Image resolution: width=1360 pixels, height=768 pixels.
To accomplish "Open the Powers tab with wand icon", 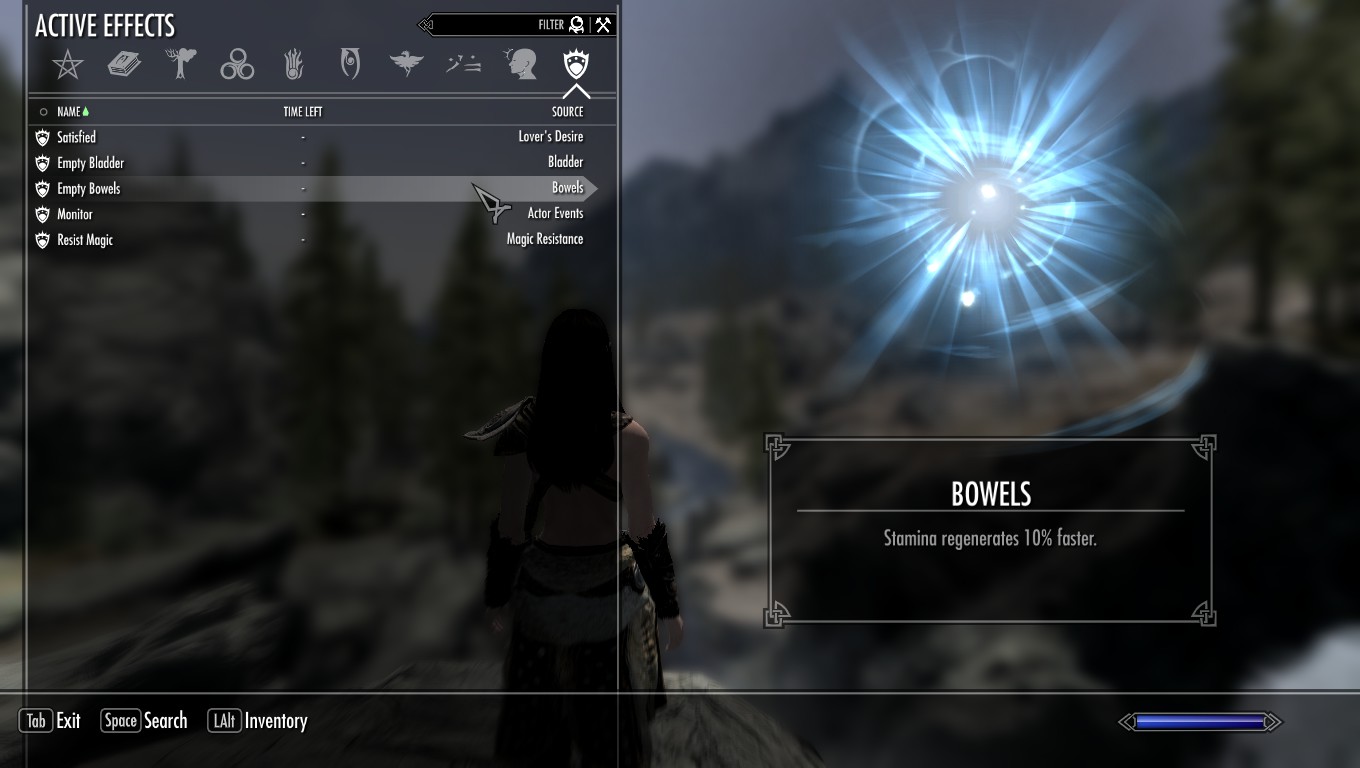I will click(x=463, y=66).
